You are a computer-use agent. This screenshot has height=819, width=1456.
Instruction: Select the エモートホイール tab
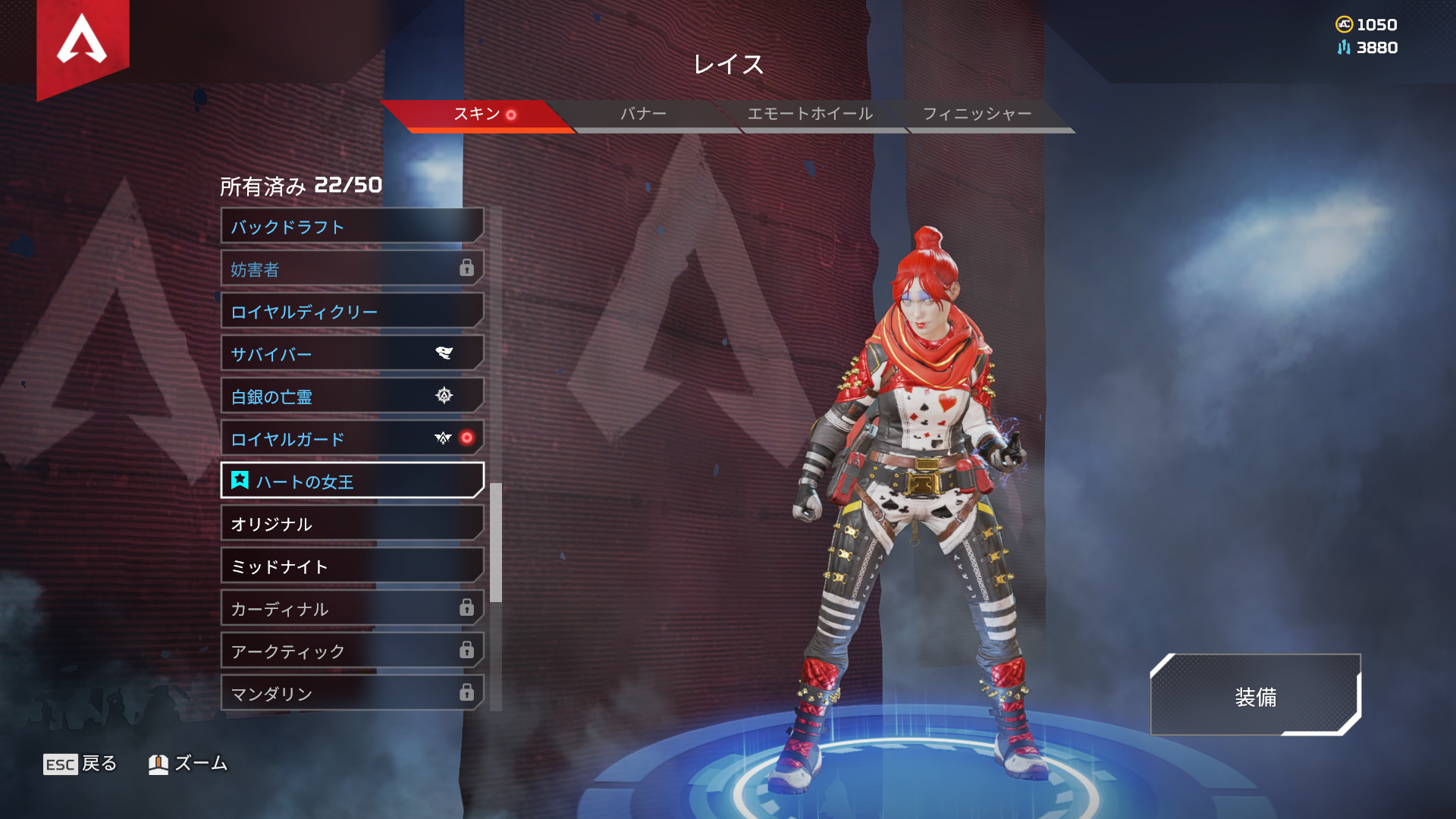pyautogui.click(x=810, y=115)
